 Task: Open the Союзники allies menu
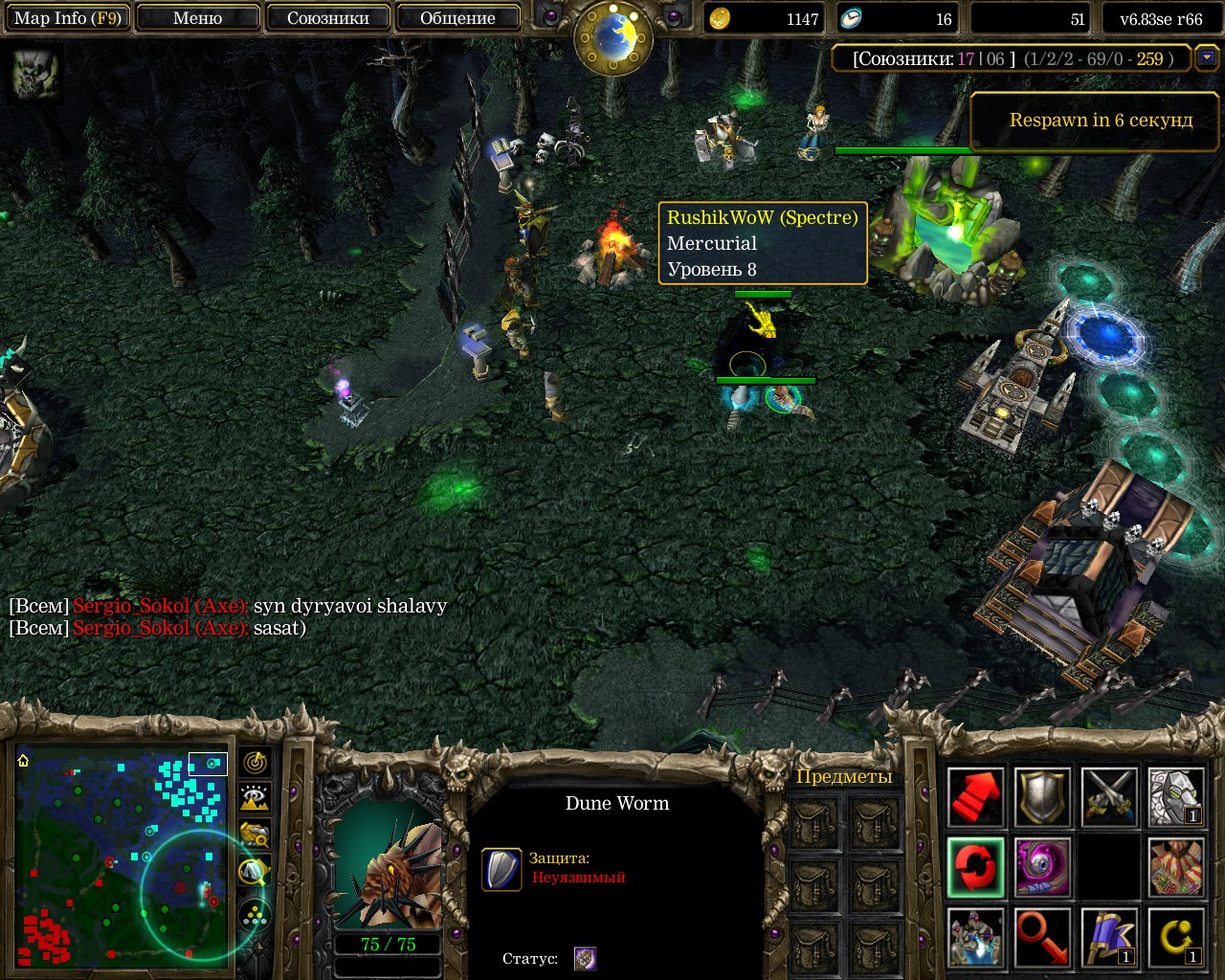click(327, 18)
